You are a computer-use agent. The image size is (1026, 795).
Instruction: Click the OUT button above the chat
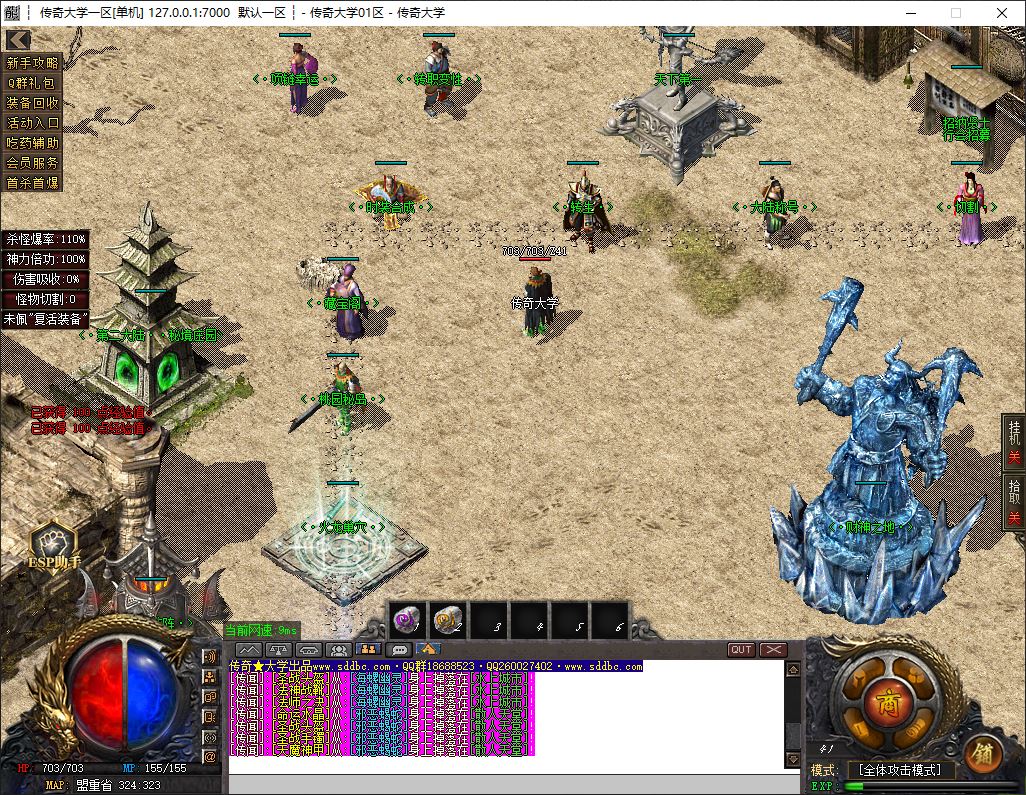tap(741, 650)
